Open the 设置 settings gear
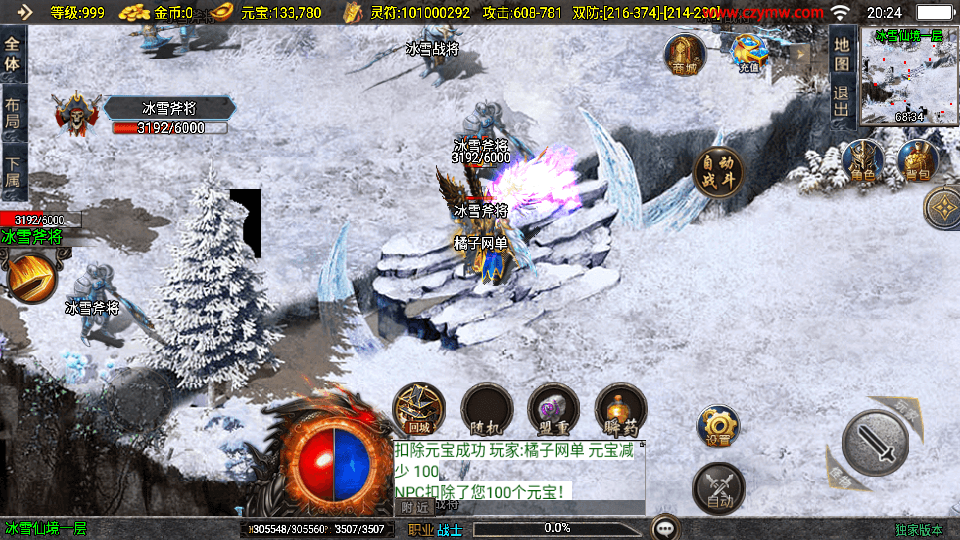This screenshot has height=540, width=960. pyautogui.click(x=718, y=425)
